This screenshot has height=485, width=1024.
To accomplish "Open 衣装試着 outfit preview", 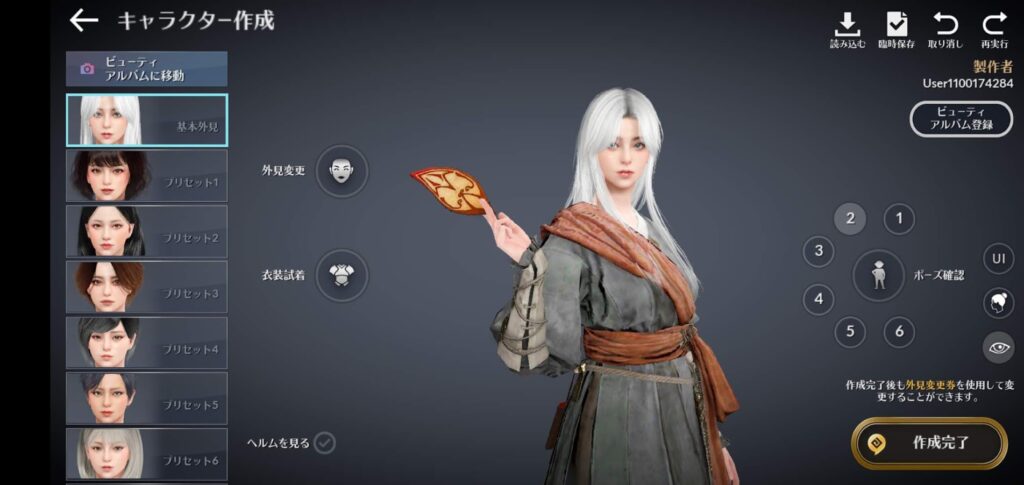I will (x=342, y=275).
